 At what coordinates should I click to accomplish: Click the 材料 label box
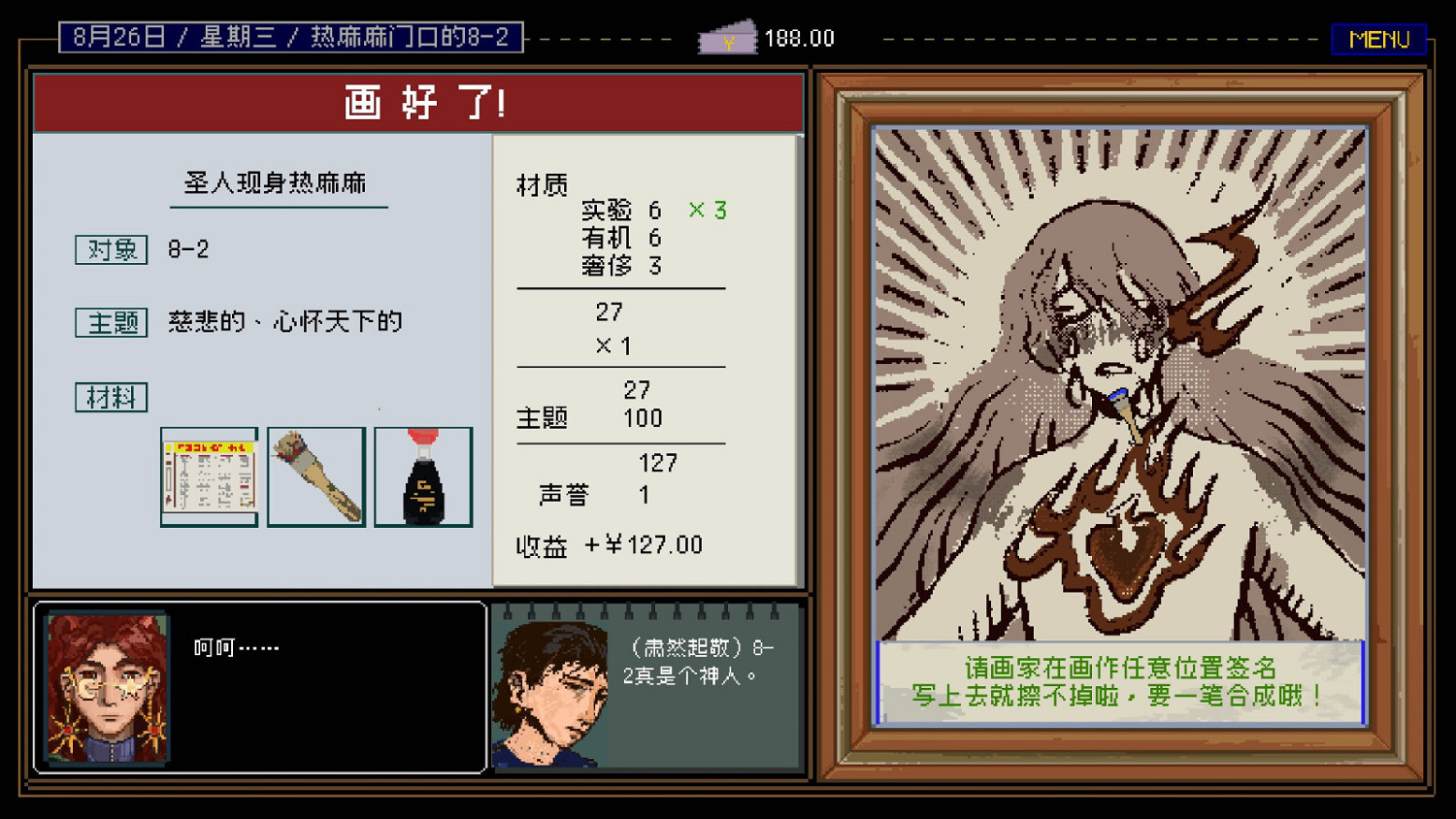pyautogui.click(x=110, y=397)
